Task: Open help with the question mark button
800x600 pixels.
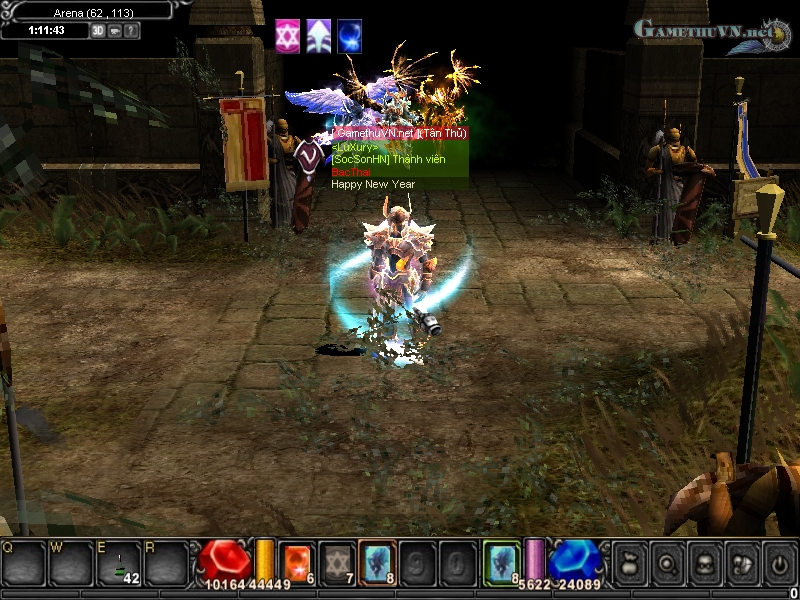Action: click(x=132, y=30)
